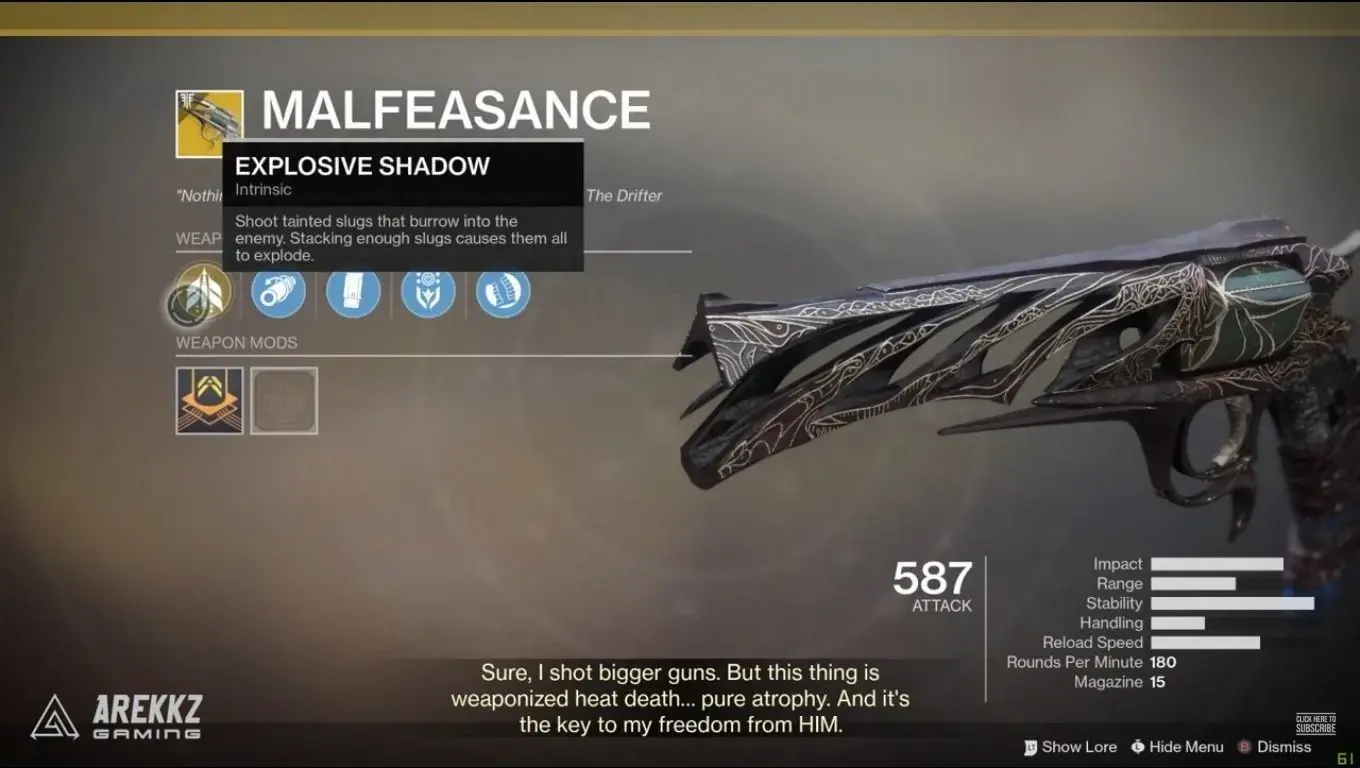Click the last blue trait perk icon
The height and width of the screenshot is (768, 1360).
tap(503, 292)
